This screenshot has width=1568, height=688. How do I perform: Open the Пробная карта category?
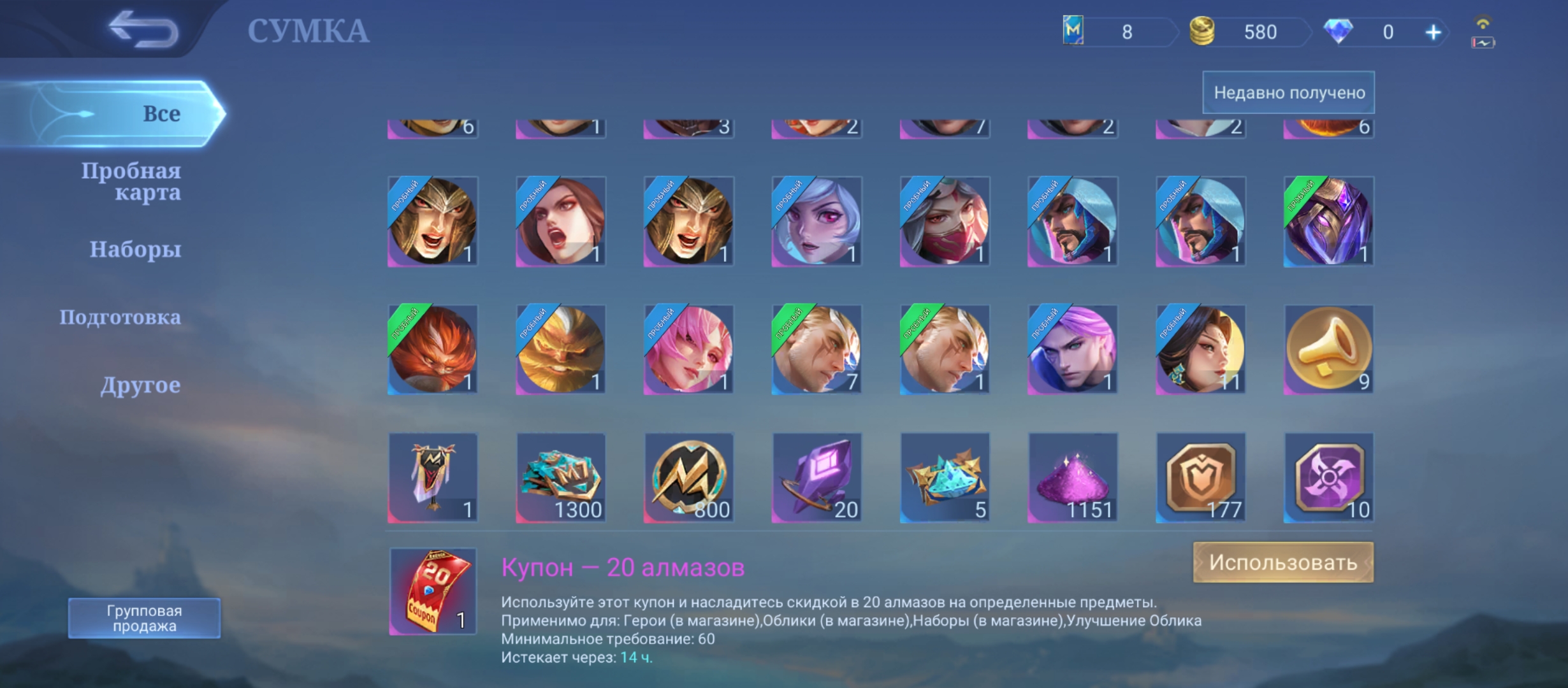pyautogui.click(x=131, y=181)
